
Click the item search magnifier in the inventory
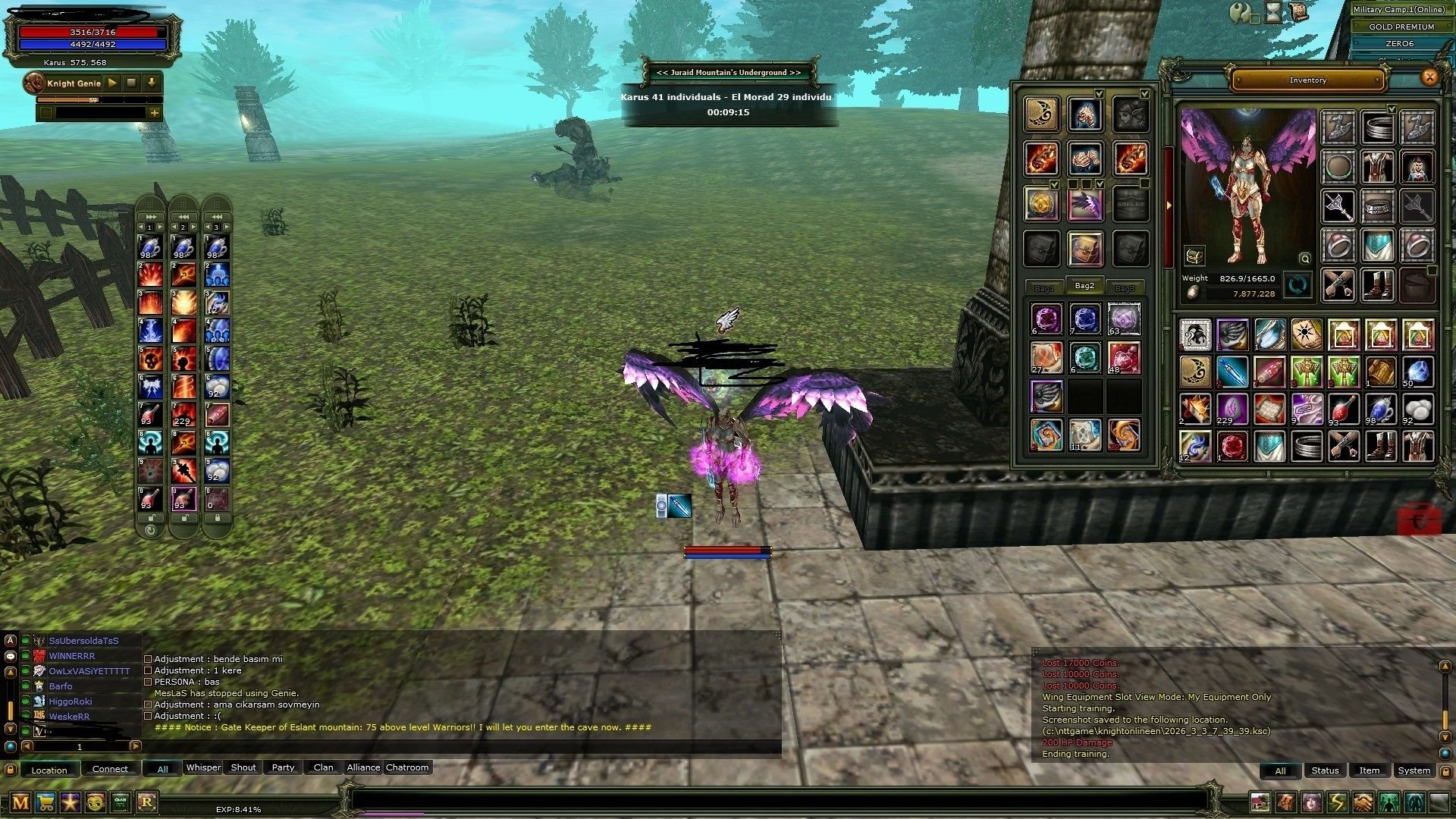coord(1304,259)
